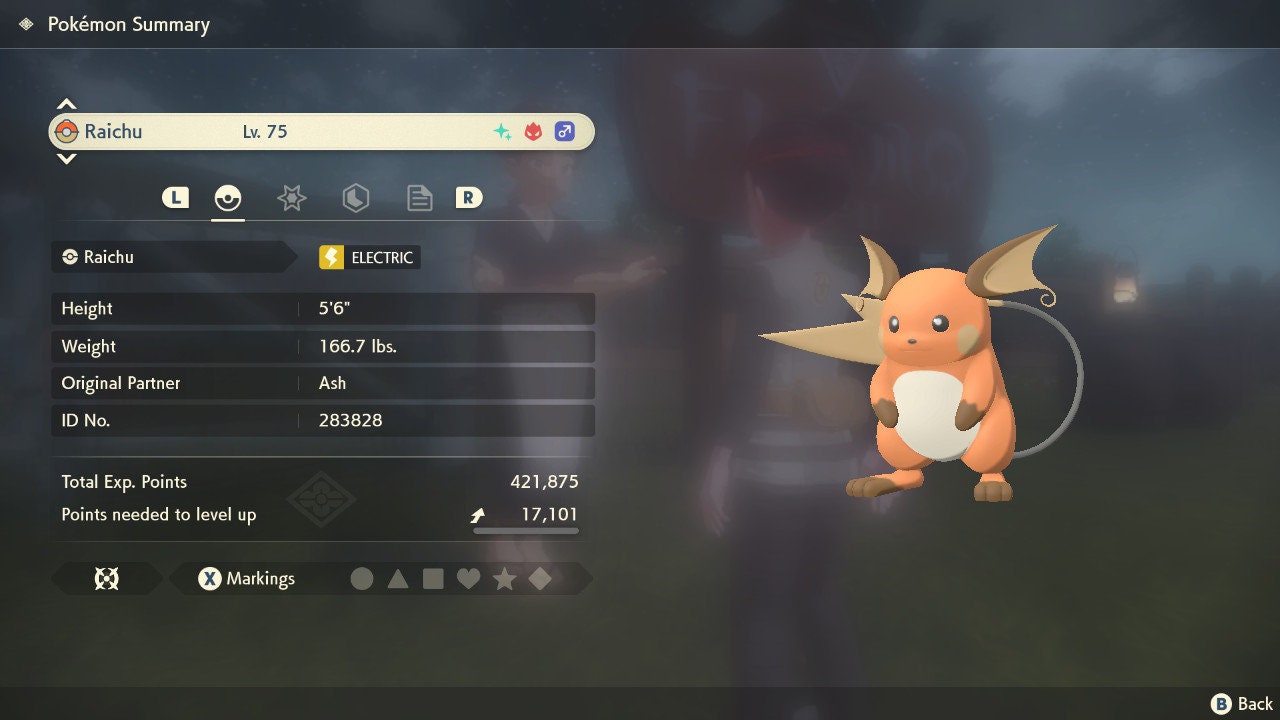Toggle the circle marking
This screenshot has width=1280, height=720.
tap(362, 578)
